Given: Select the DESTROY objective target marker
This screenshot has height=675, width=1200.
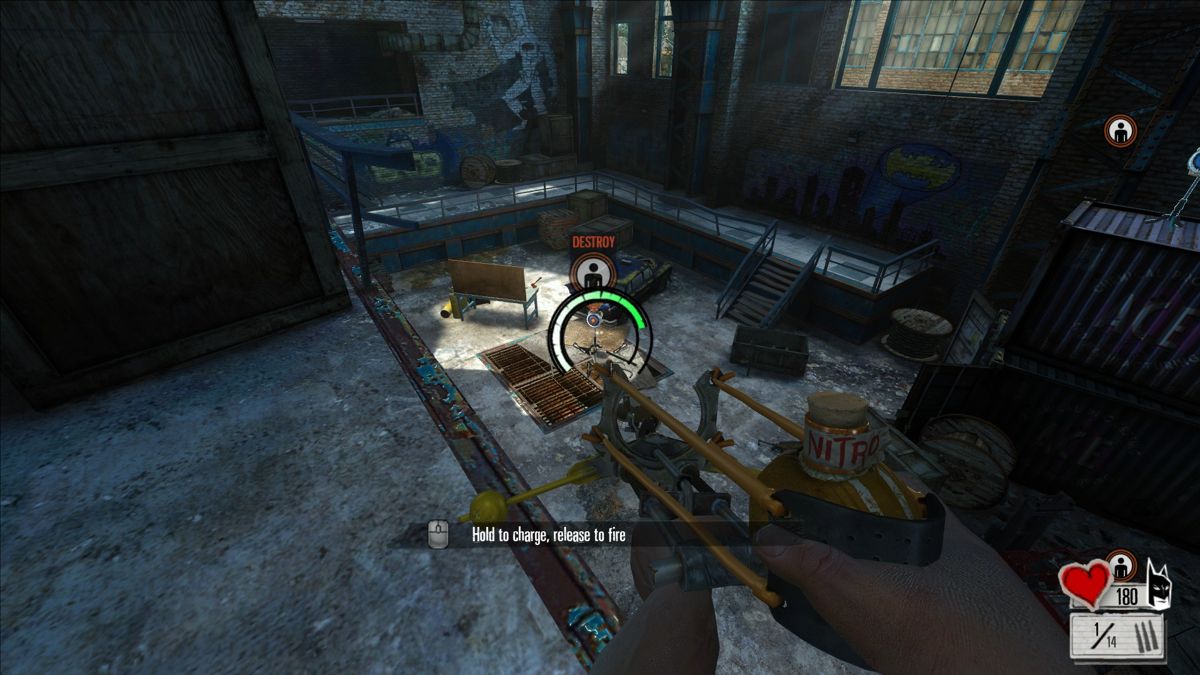Looking at the screenshot, I should click(593, 270).
